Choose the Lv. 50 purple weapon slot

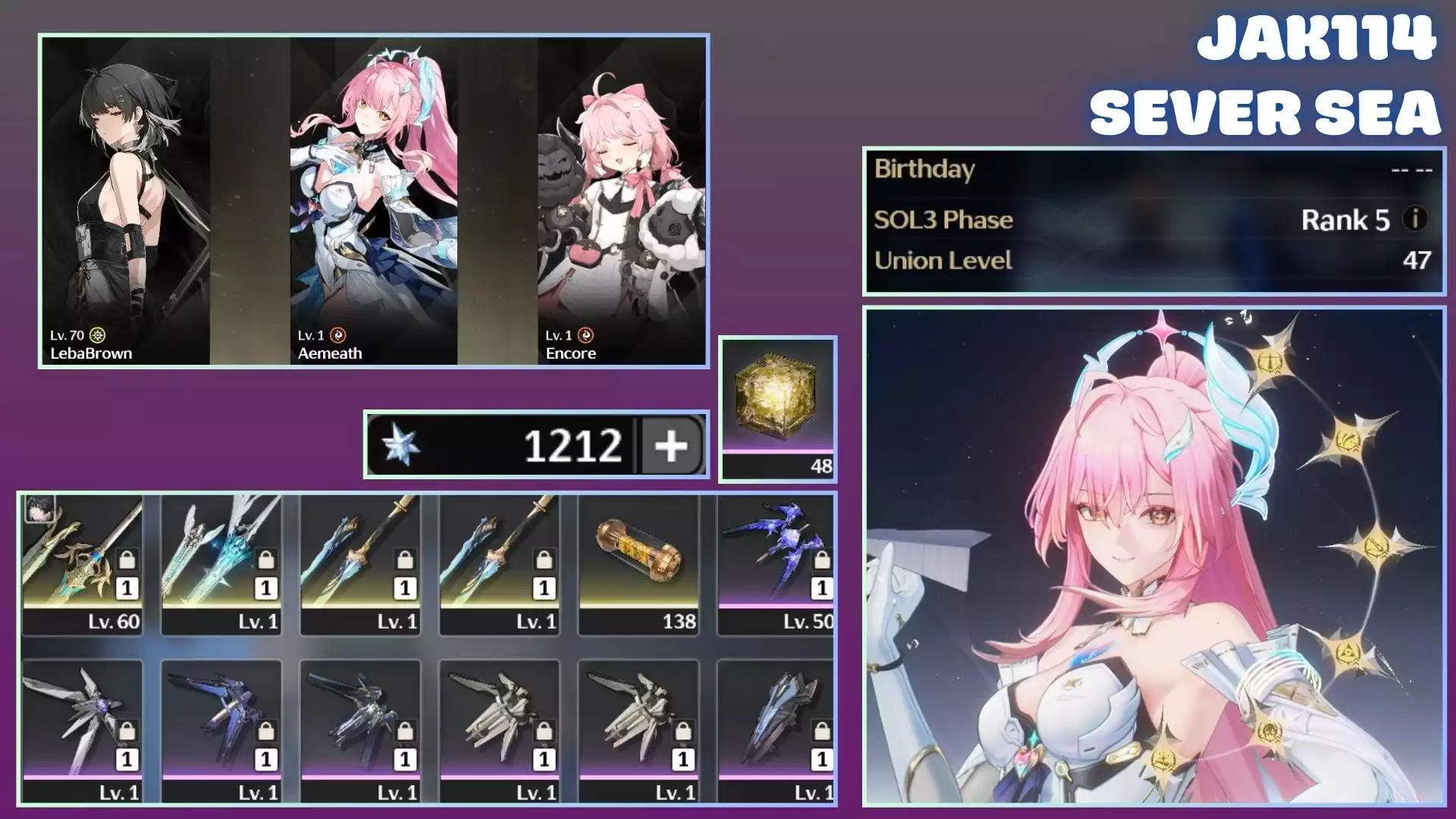point(776,564)
